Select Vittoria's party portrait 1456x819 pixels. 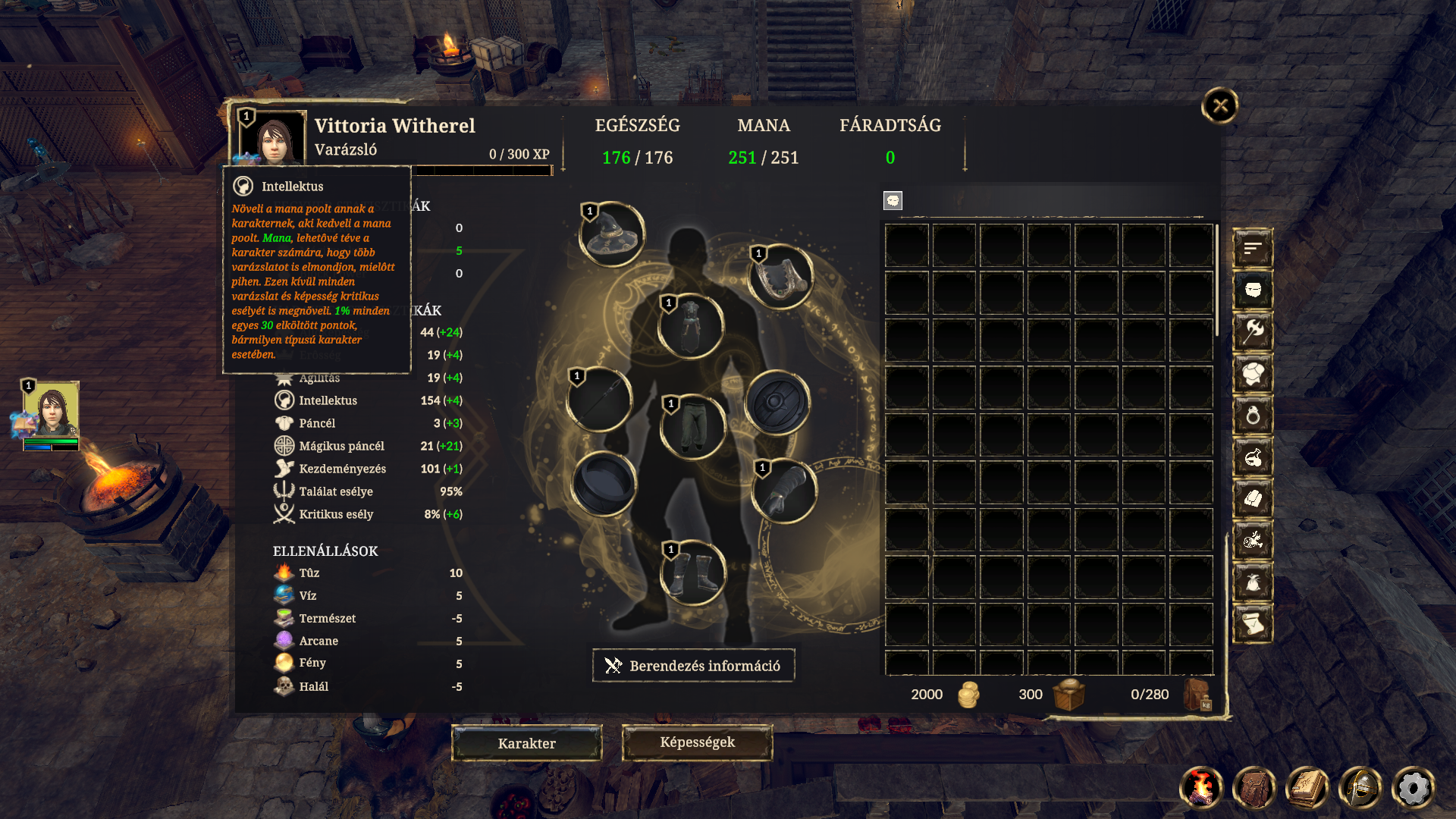point(52,409)
